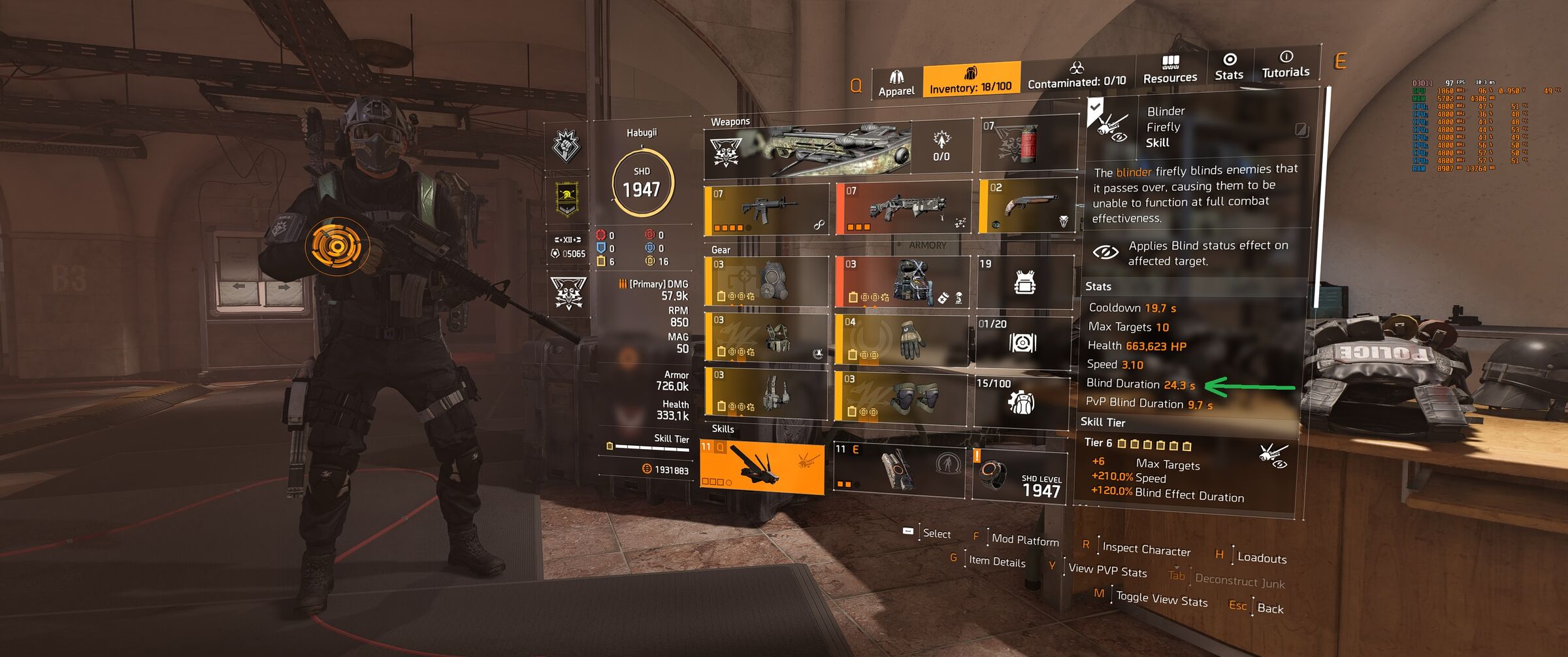Open the armor kit slot showing 19

click(1024, 282)
